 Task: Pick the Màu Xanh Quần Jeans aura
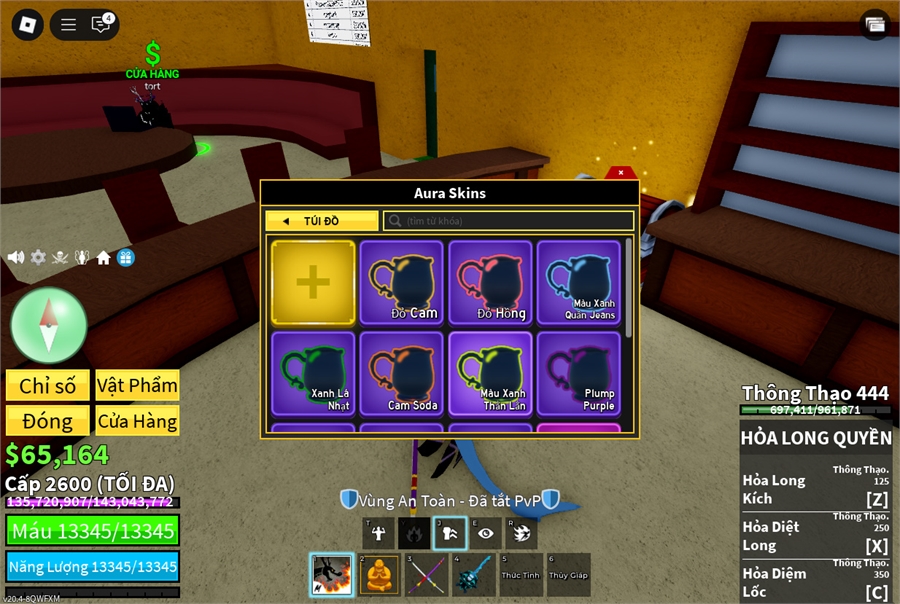click(579, 282)
